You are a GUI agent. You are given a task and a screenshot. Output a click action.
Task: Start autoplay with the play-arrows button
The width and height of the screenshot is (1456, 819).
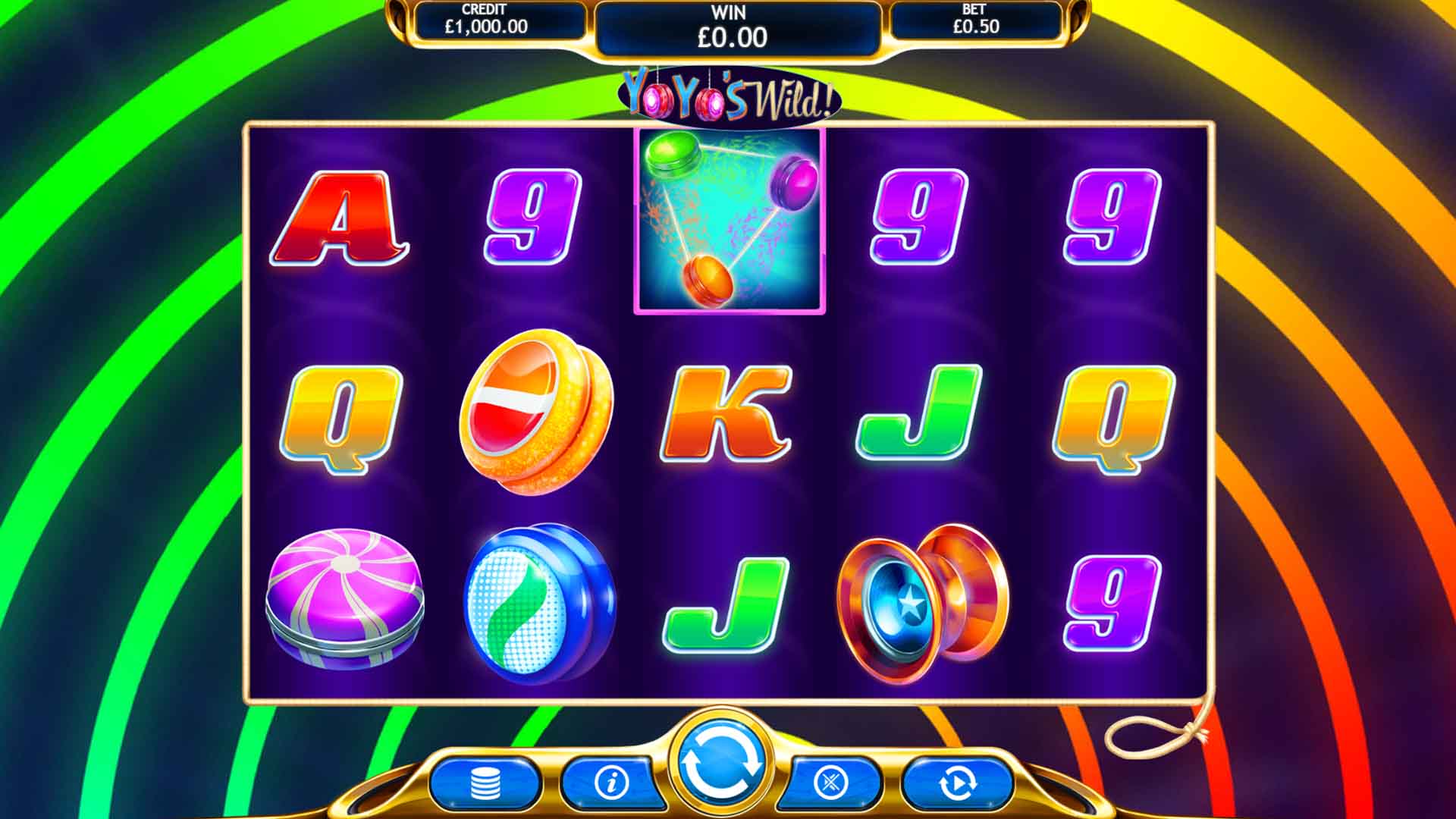pyautogui.click(x=957, y=783)
